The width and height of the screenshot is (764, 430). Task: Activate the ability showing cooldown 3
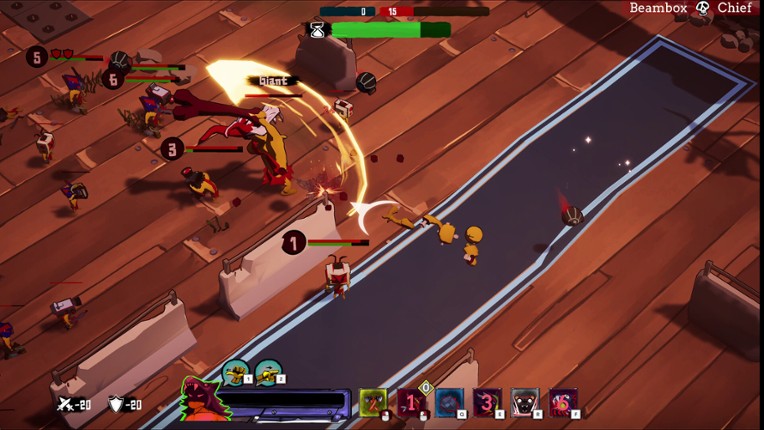click(488, 402)
